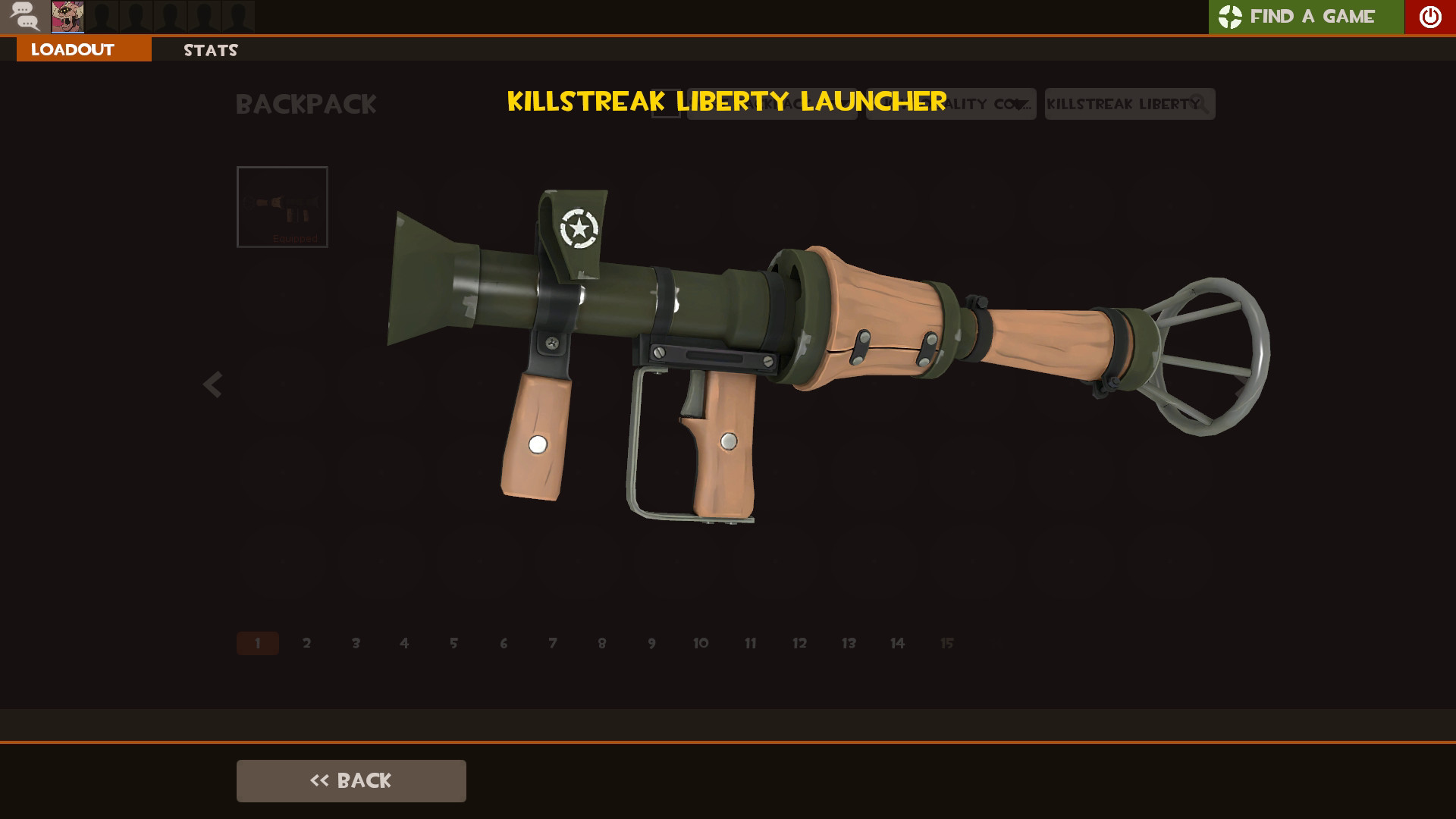Image resolution: width=1456 pixels, height=819 pixels.
Task: Expand the quality color dropdown chevron
Action: point(1020,105)
